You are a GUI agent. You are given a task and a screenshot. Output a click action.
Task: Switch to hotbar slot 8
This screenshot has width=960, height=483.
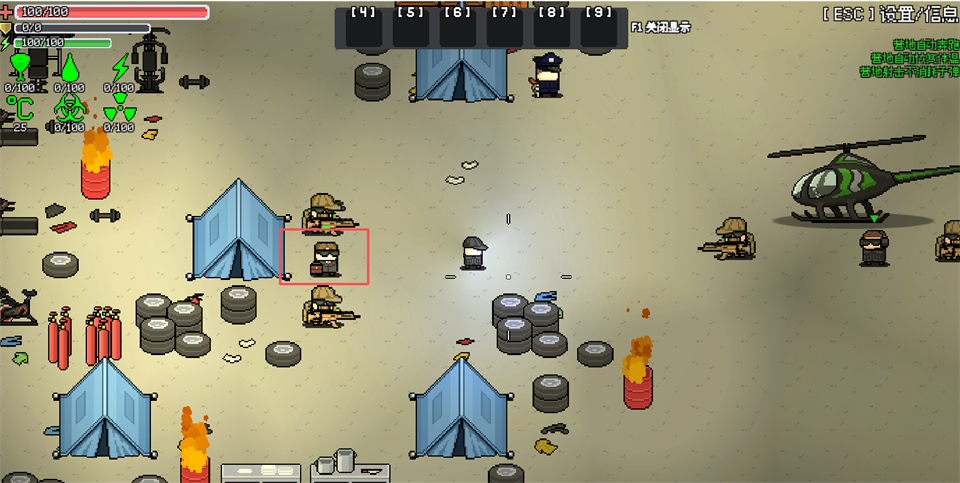coord(551,29)
